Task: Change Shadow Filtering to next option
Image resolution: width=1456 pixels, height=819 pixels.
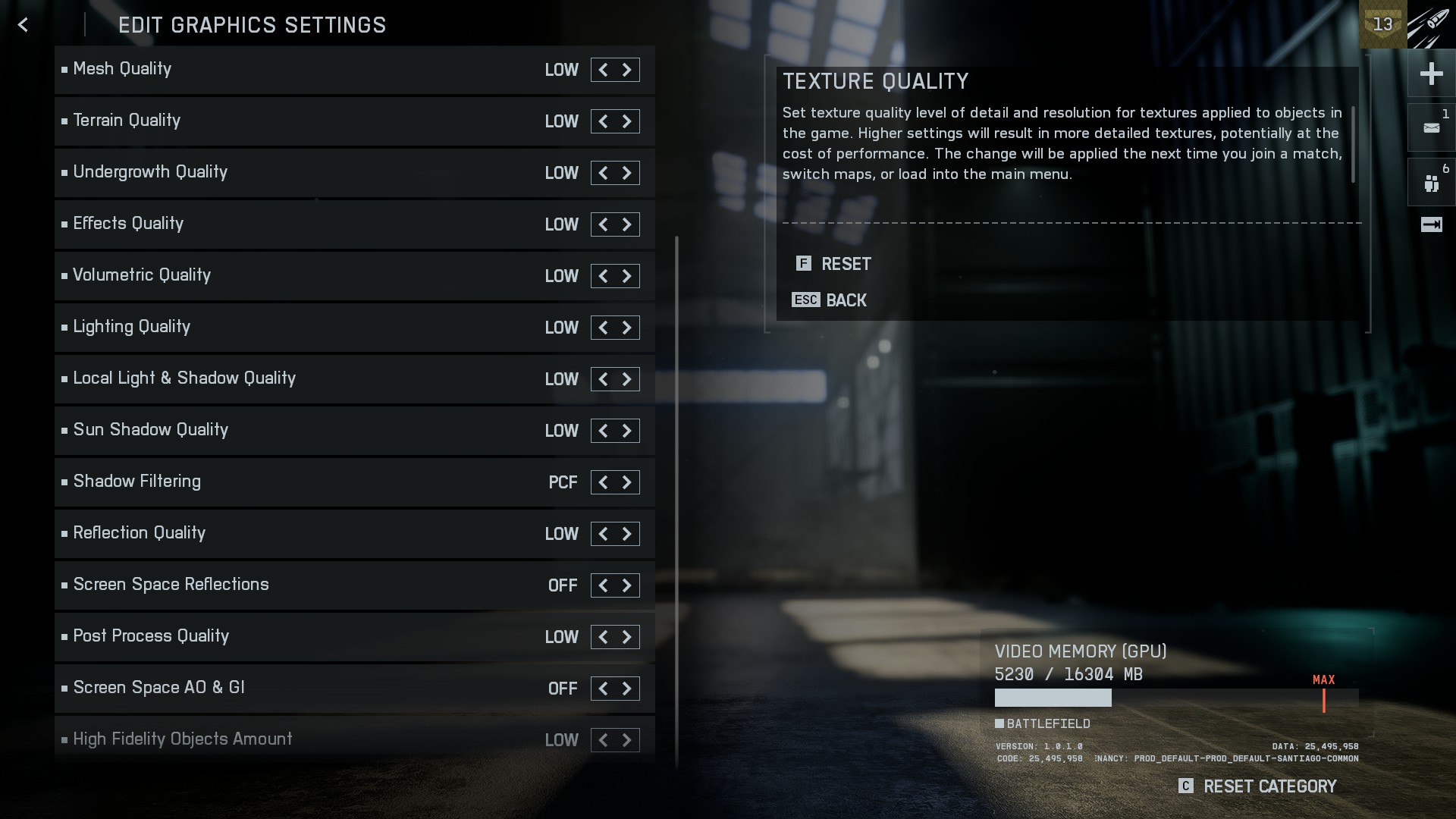Action: pyautogui.click(x=627, y=482)
